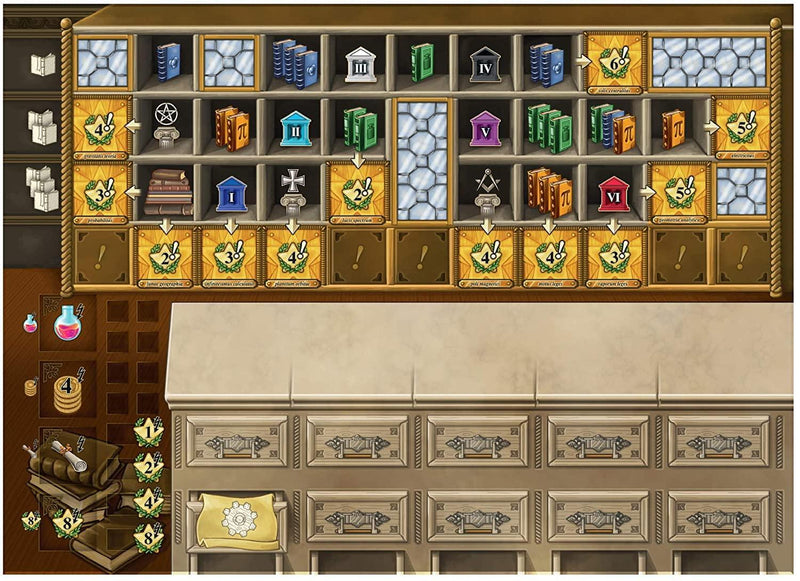Select the stack of old brown books

coord(167,190)
